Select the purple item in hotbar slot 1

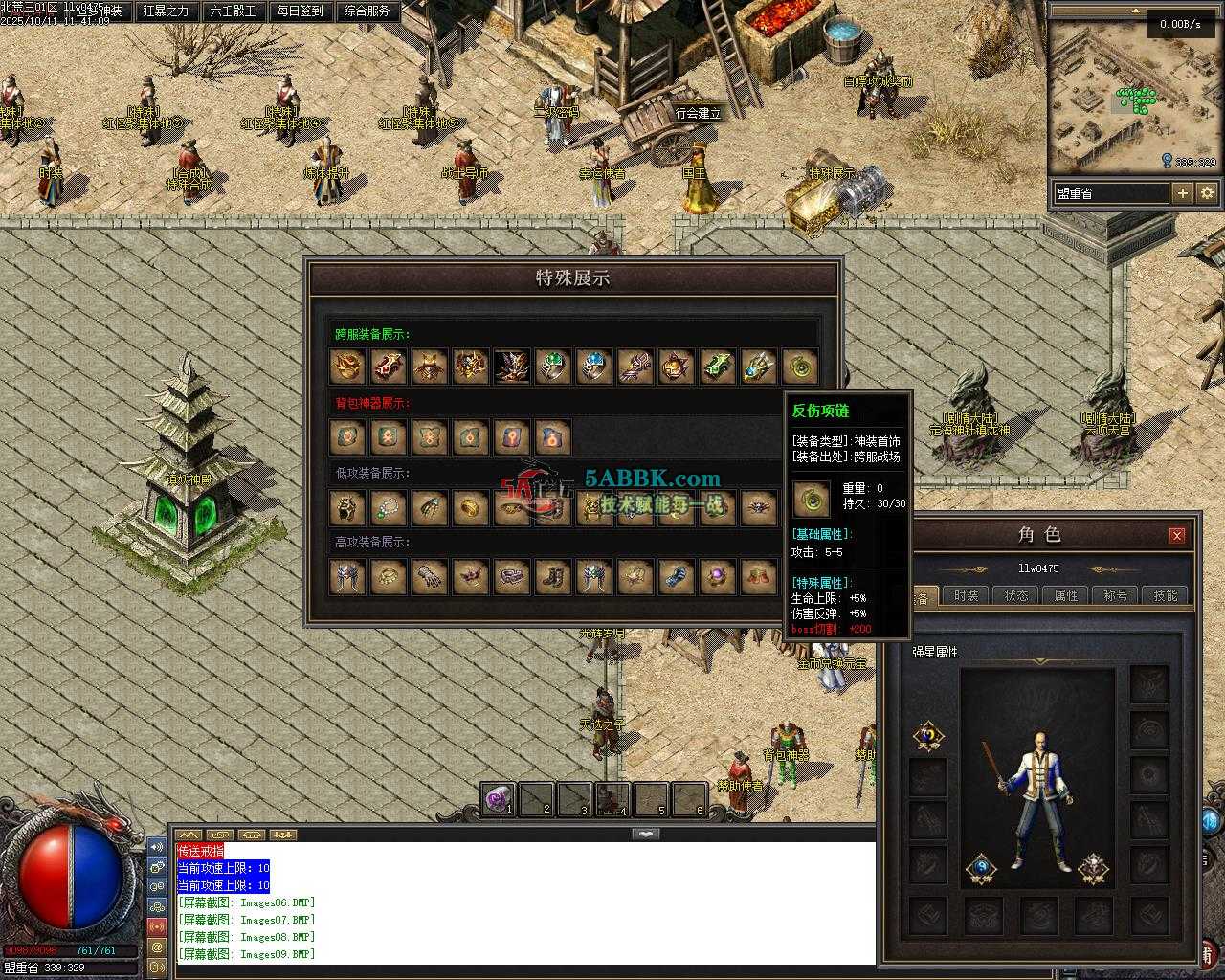(498, 799)
